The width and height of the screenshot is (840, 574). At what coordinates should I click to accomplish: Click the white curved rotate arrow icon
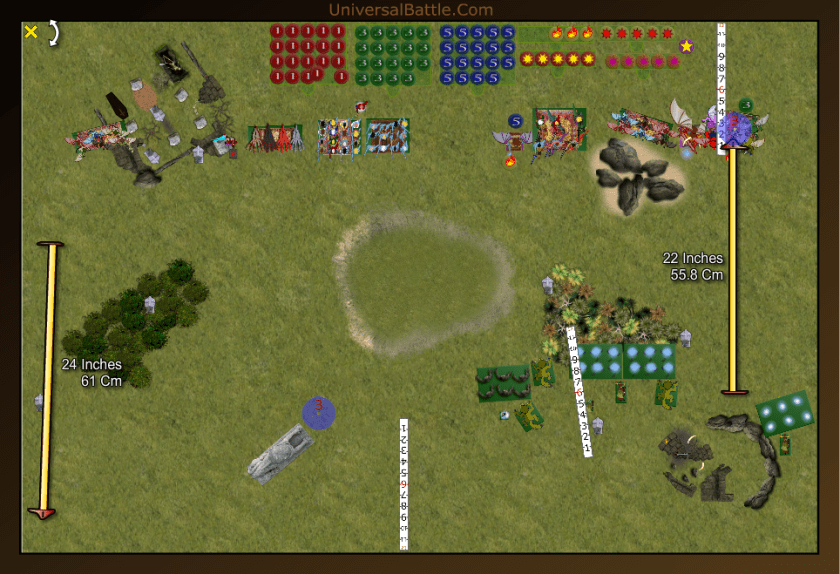click(53, 32)
